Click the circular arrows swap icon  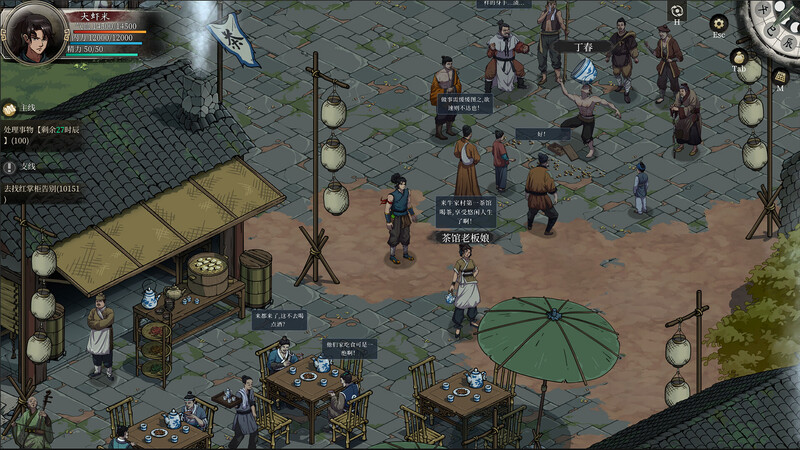(677, 10)
